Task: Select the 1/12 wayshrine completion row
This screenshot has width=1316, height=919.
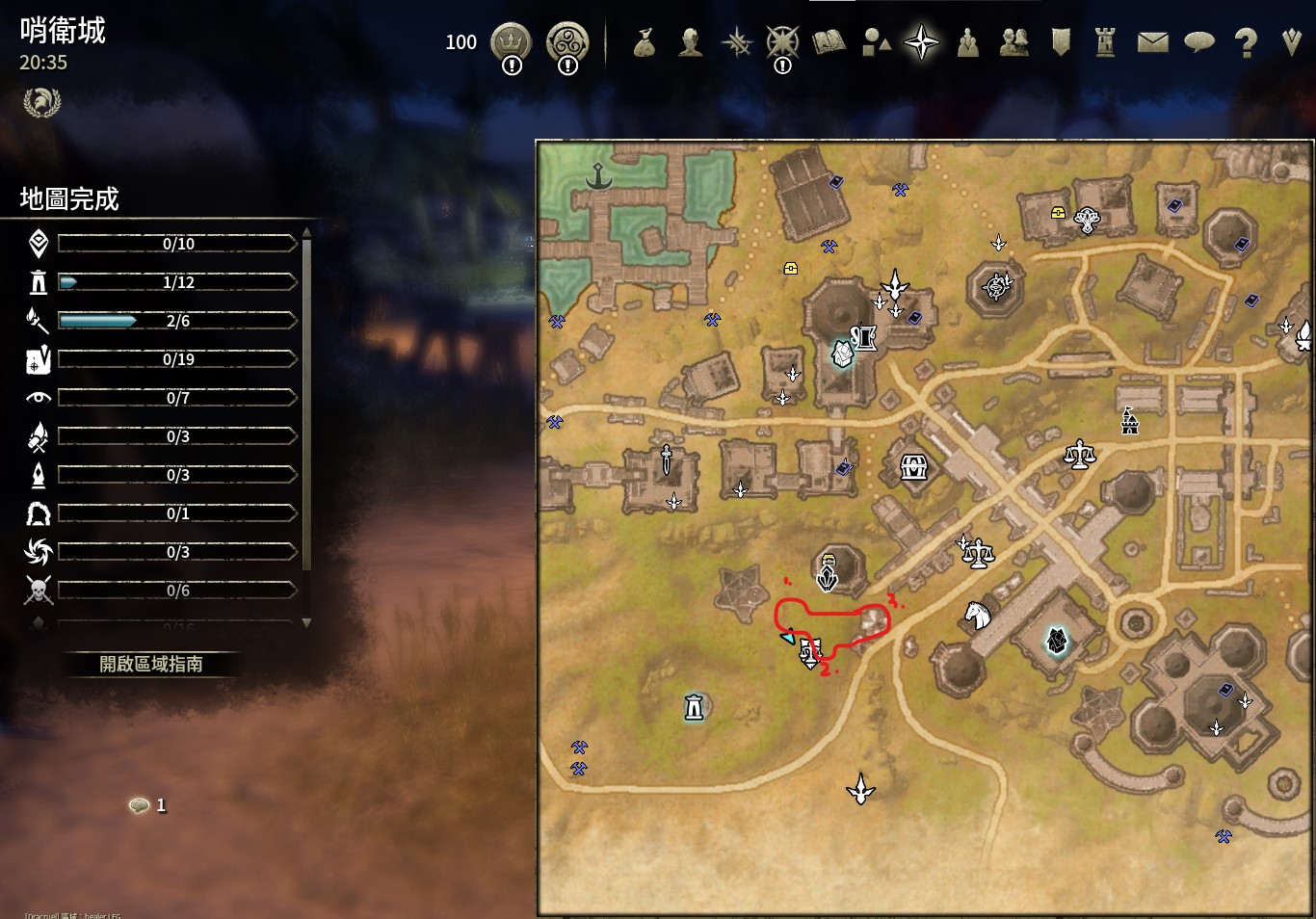Action: coord(177,282)
